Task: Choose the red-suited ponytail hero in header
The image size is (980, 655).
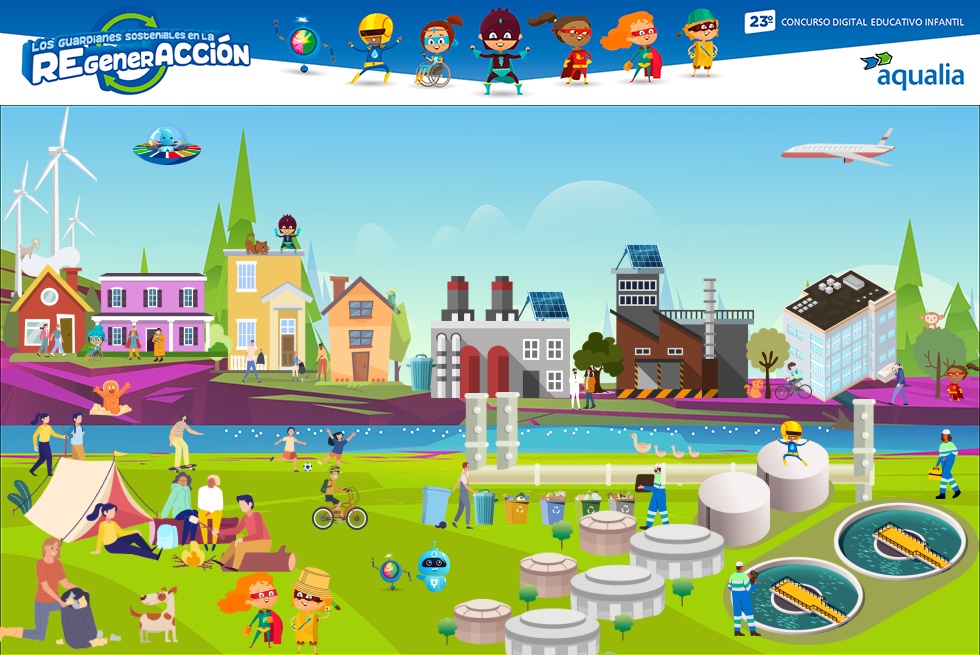Action: pyautogui.click(x=570, y=48)
